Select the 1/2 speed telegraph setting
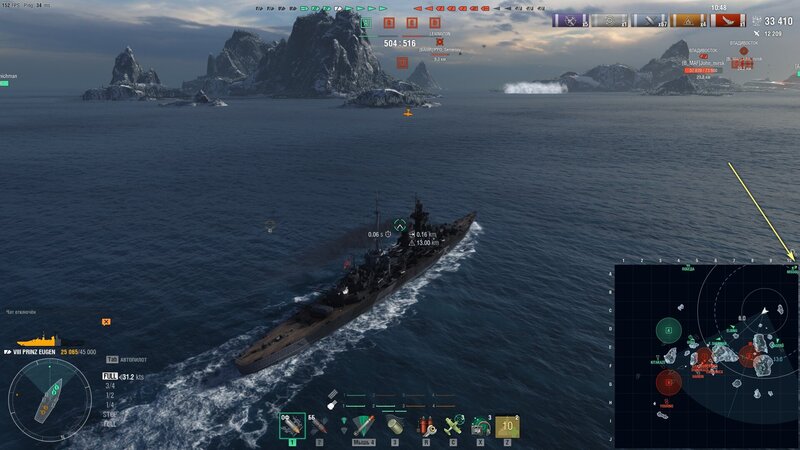800x450 pixels. click(110, 393)
